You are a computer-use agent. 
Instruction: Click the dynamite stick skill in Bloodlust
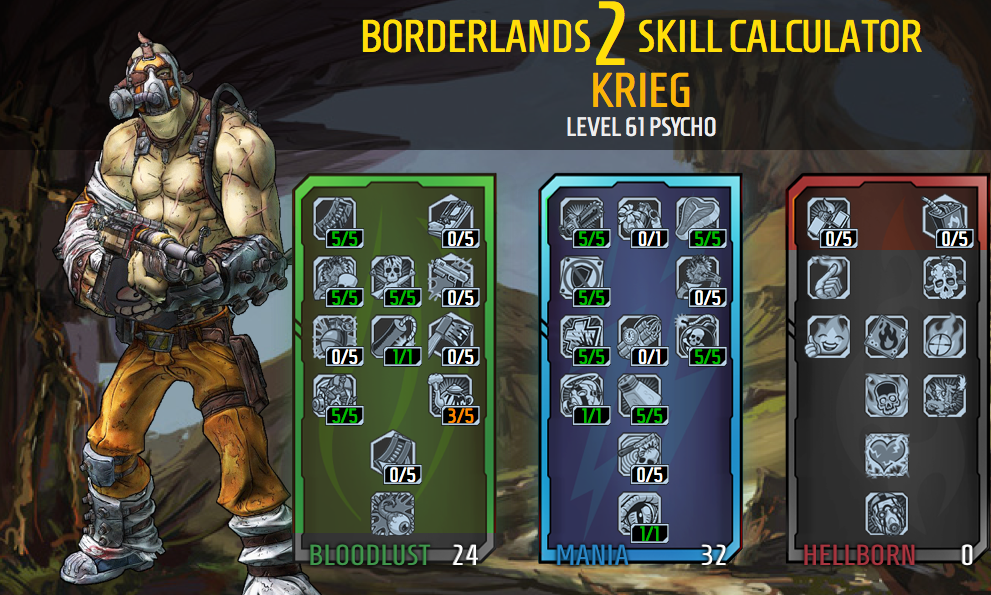392,335
